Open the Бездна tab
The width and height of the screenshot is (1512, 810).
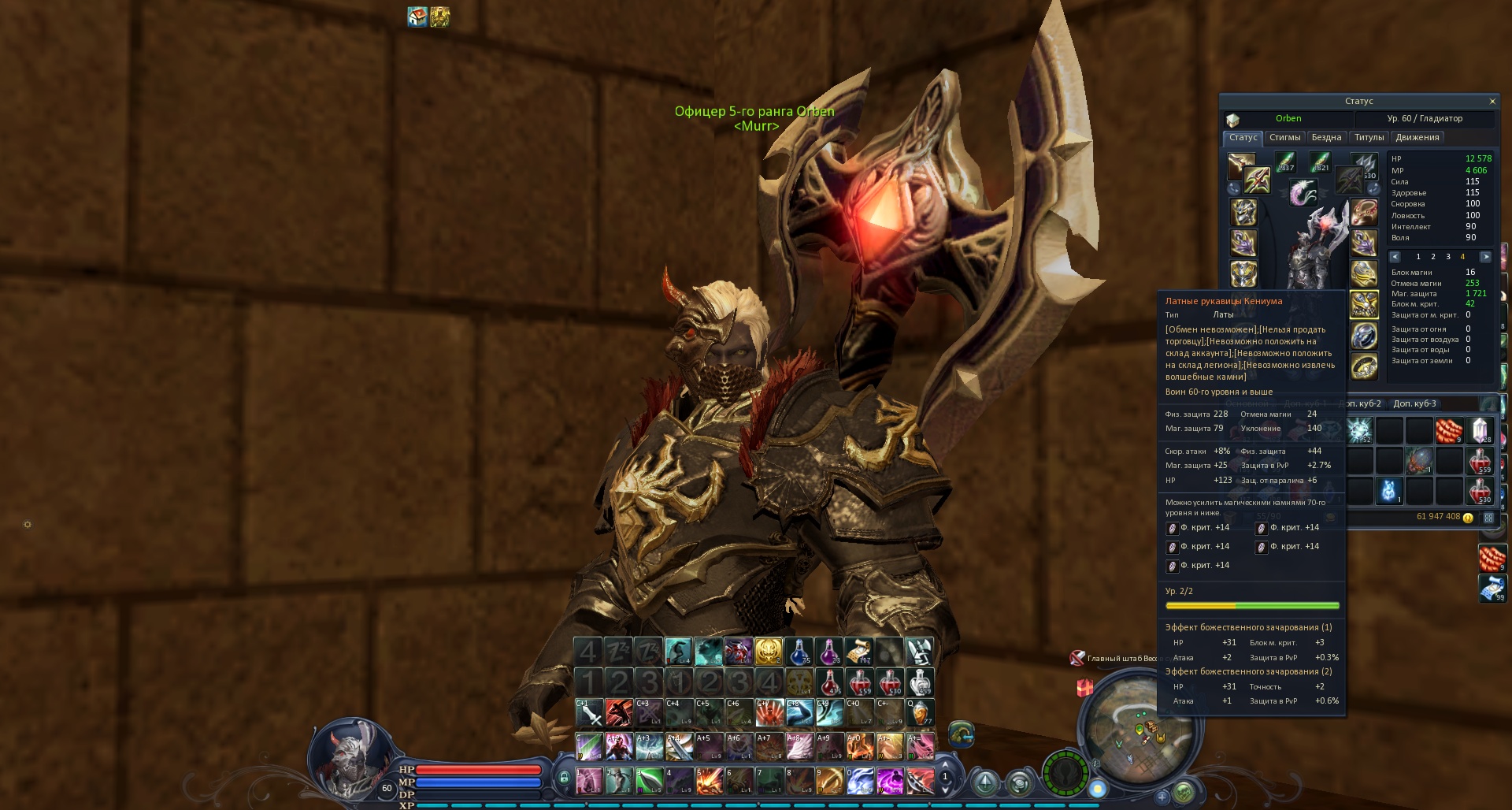(1326, 138)
